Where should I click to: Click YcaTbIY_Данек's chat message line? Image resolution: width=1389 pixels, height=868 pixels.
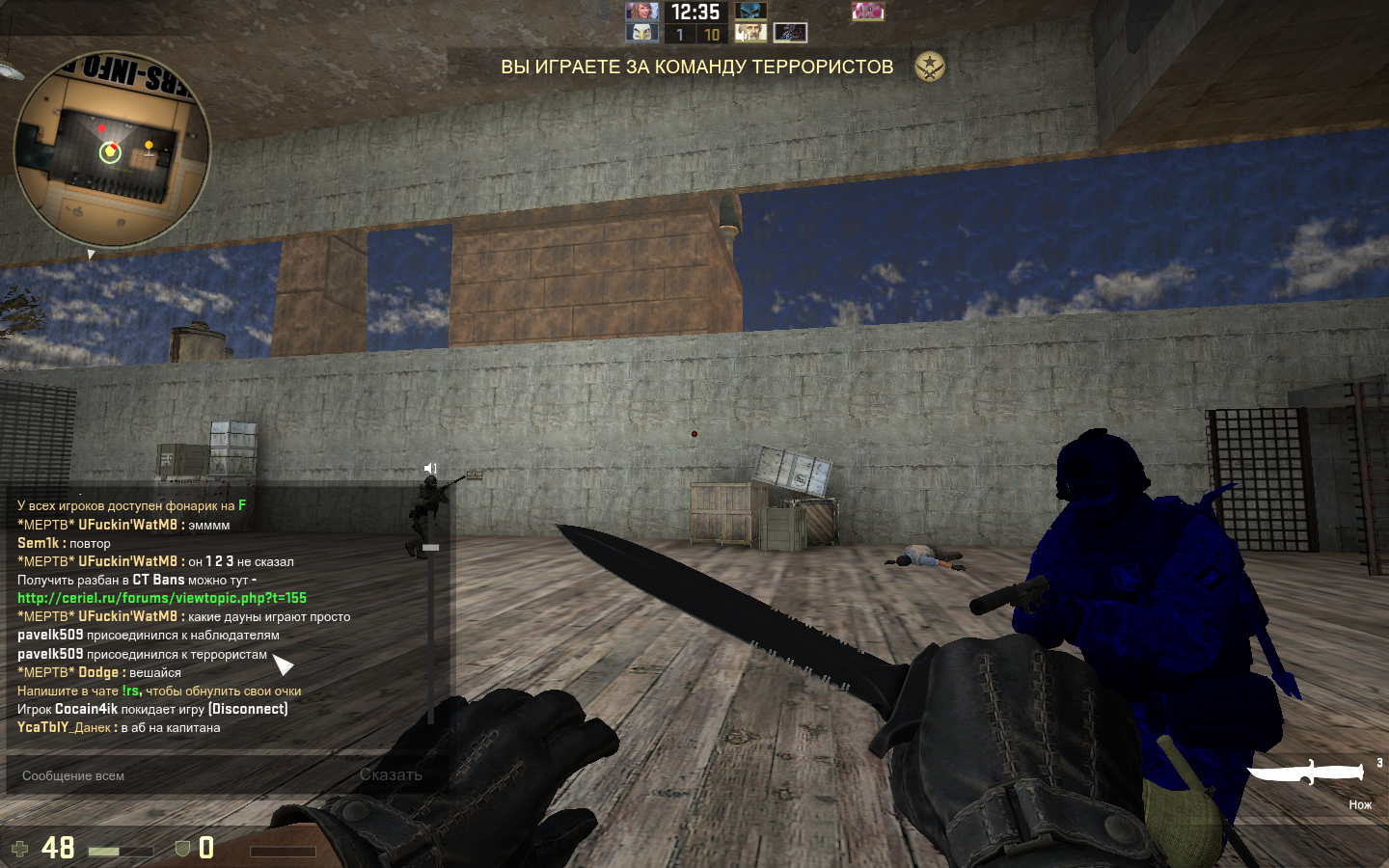click(119, 728)
